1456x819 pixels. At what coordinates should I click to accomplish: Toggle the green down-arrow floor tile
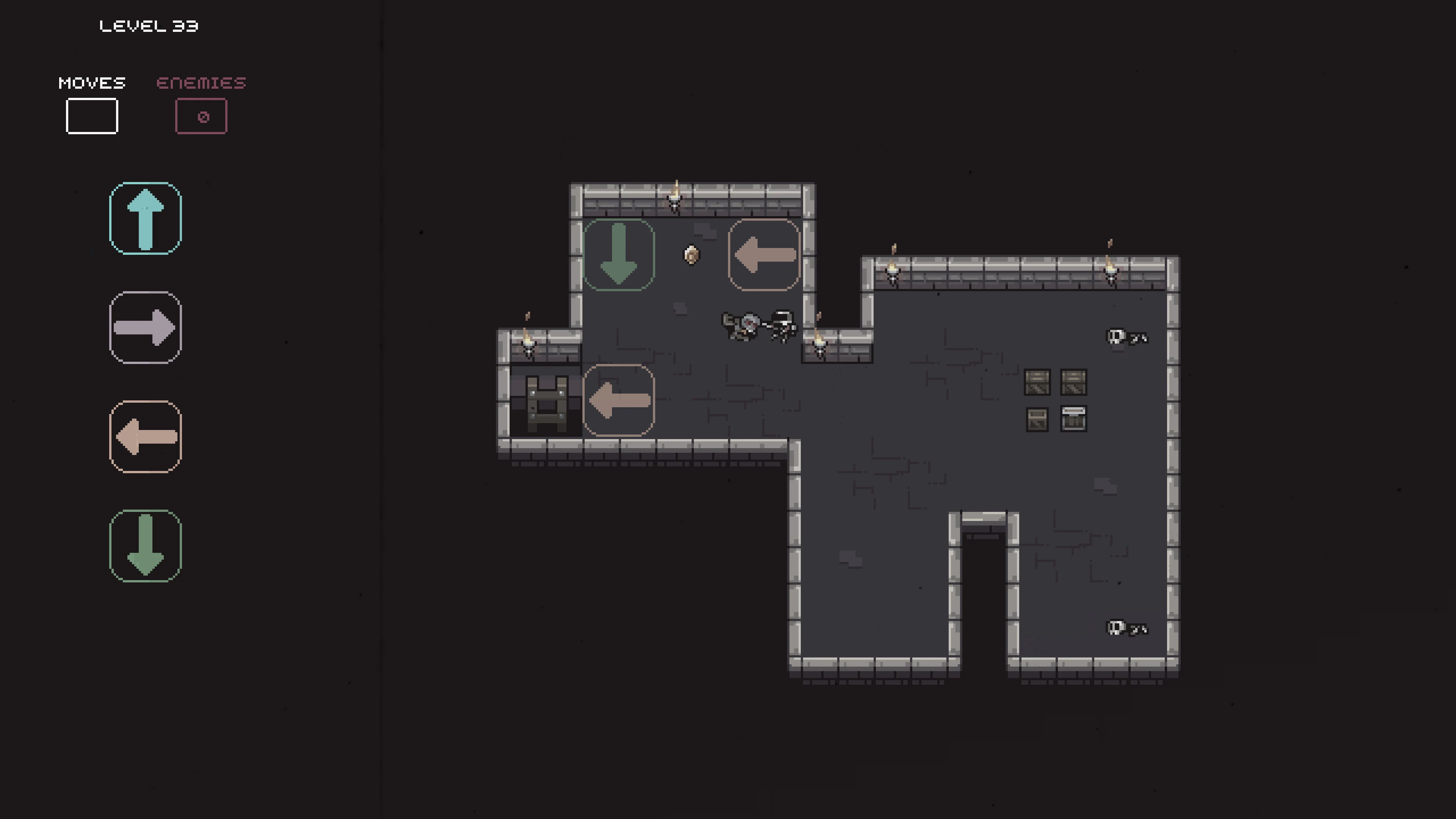pyautogui.click(x=619, y=254)
